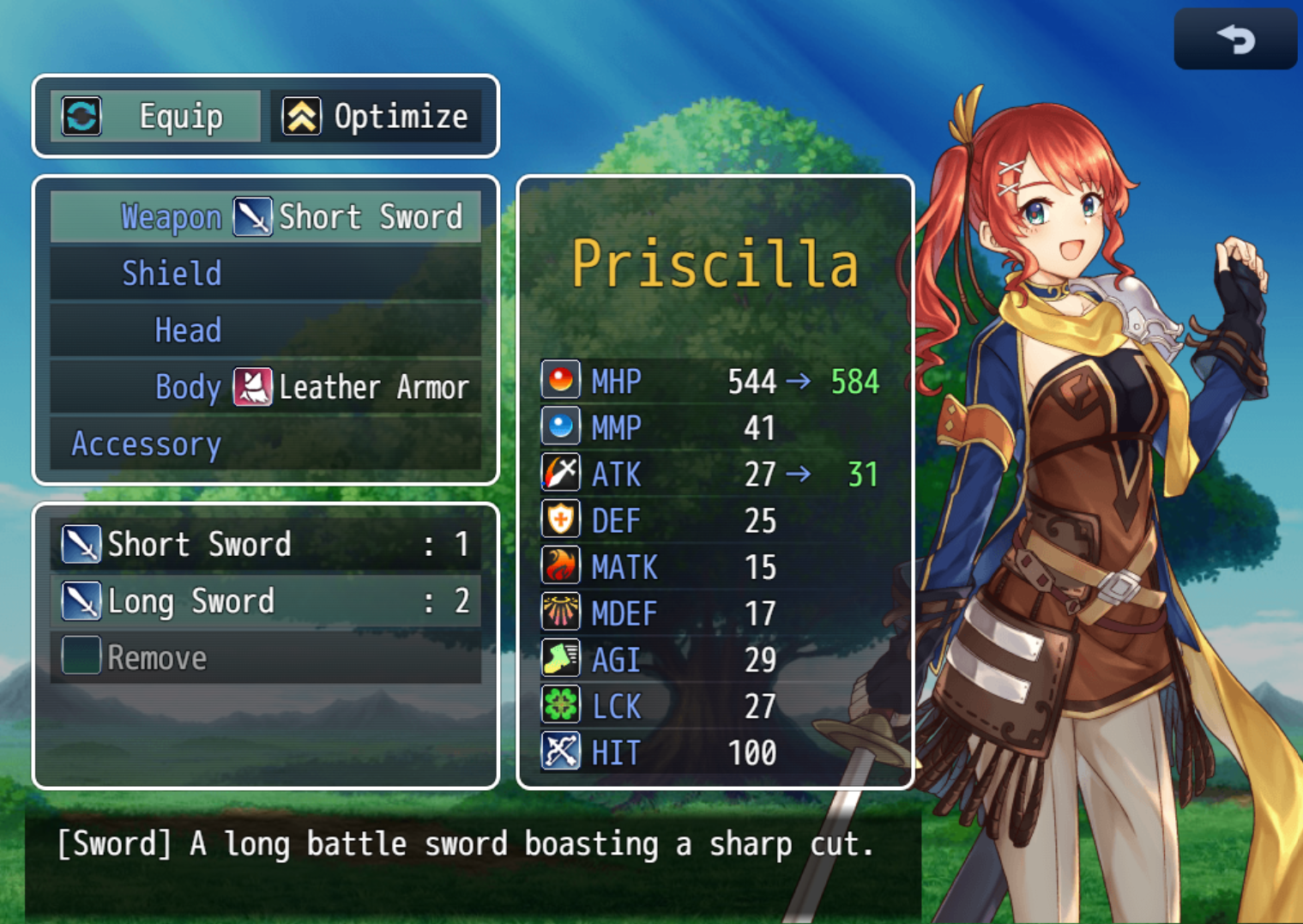
Task: Select the Weapon slot with Short Sword
Action: [265, 217]
